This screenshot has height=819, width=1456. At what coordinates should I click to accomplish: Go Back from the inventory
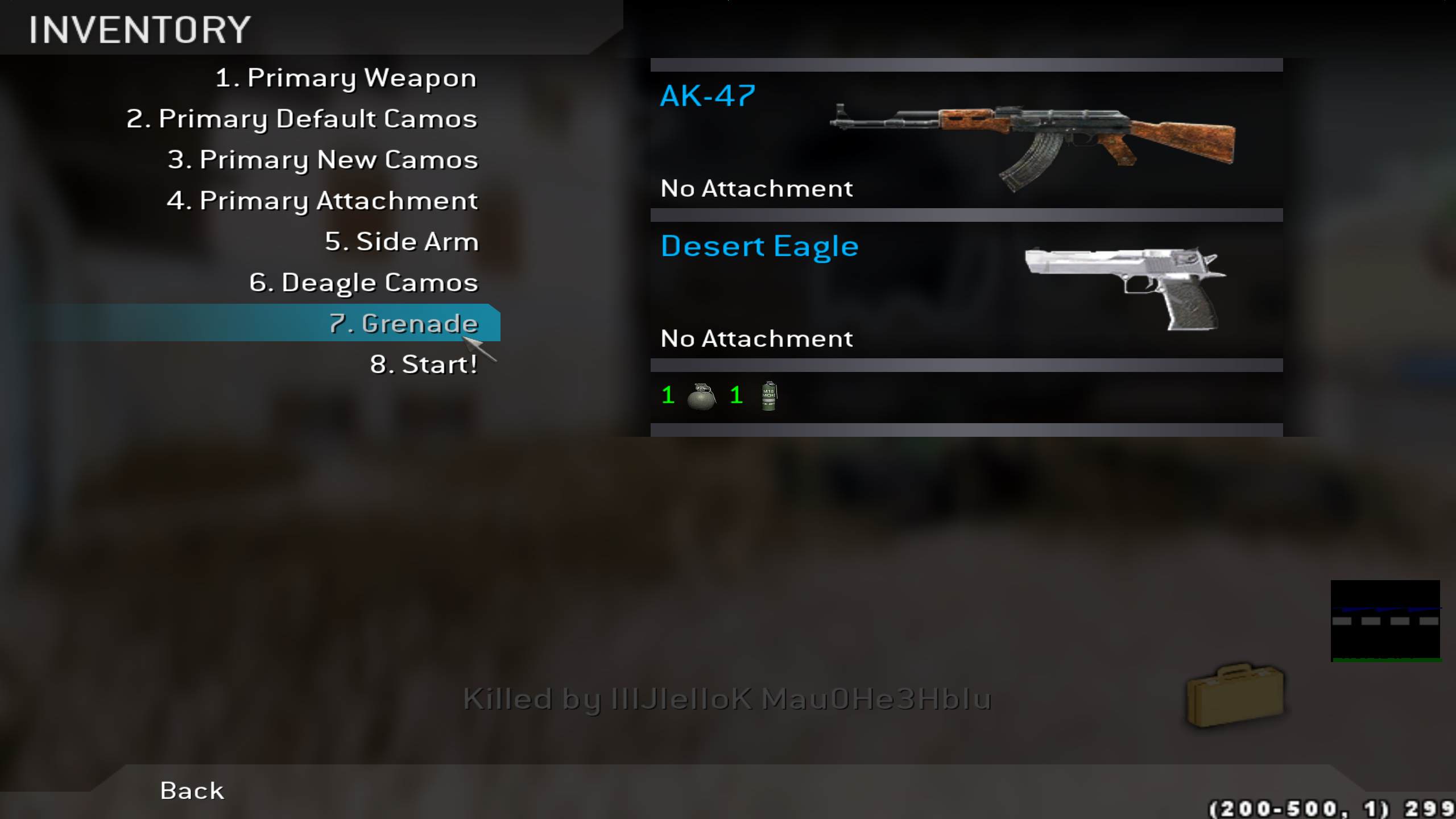(x=192, y=791)
